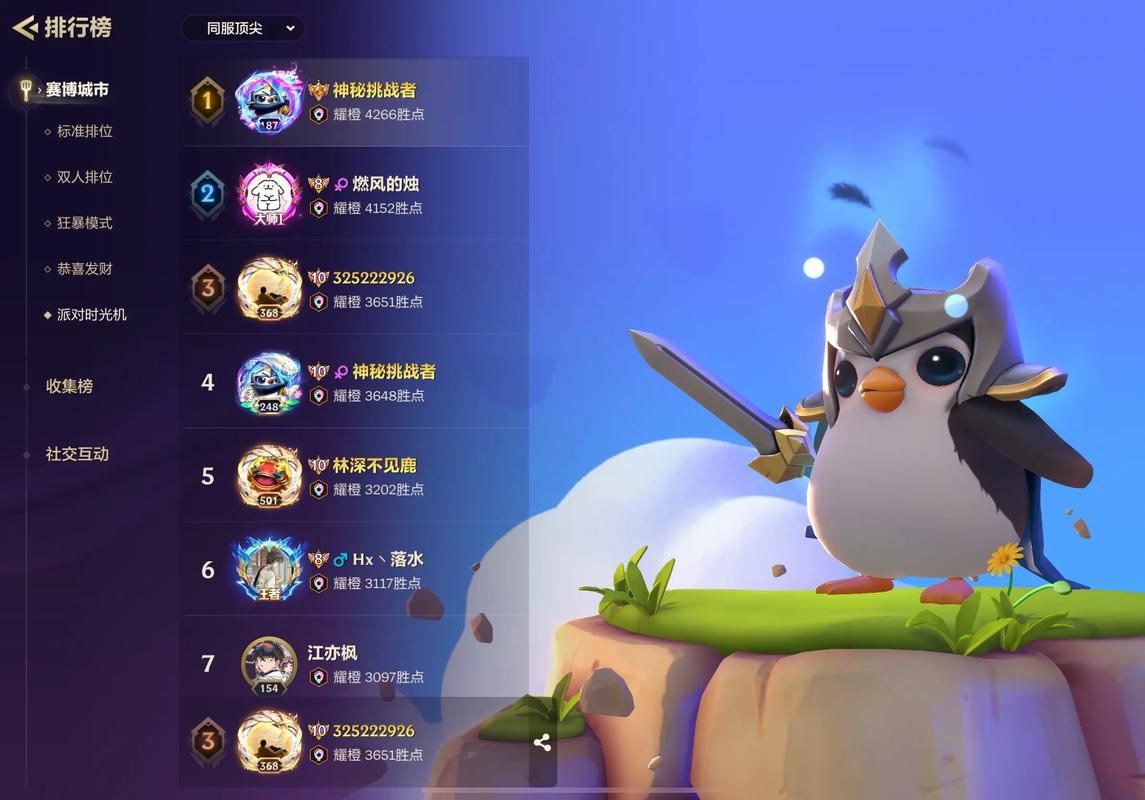The height and width of the screenshot is (800, 1145).
Task: Select 派对时光机 leaderboard
Action: [x=91, y=315]
